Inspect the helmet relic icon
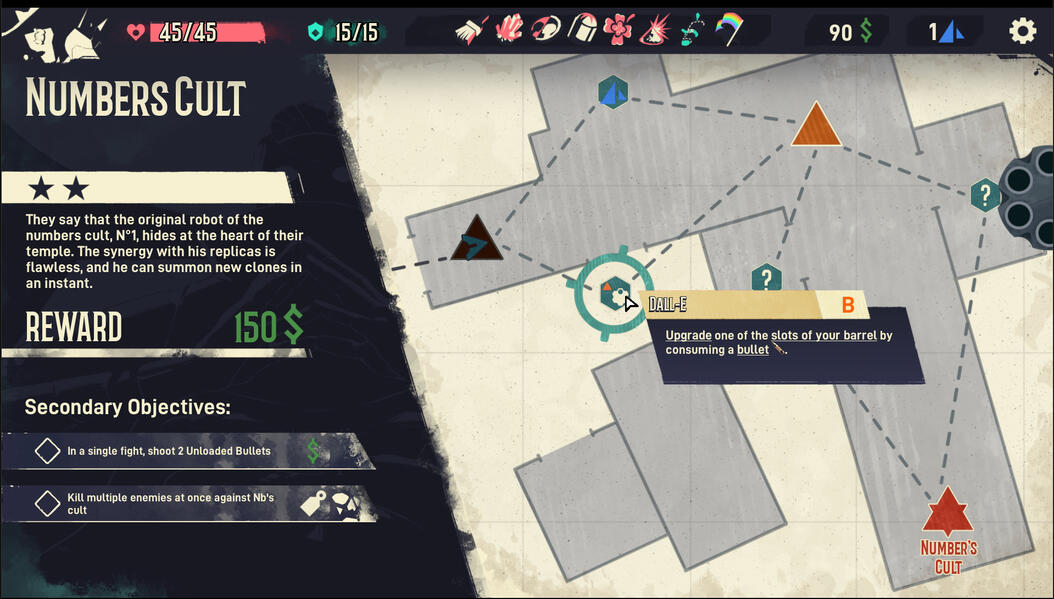This screenshot has width=1054, height=599. [x=582, y=30]
